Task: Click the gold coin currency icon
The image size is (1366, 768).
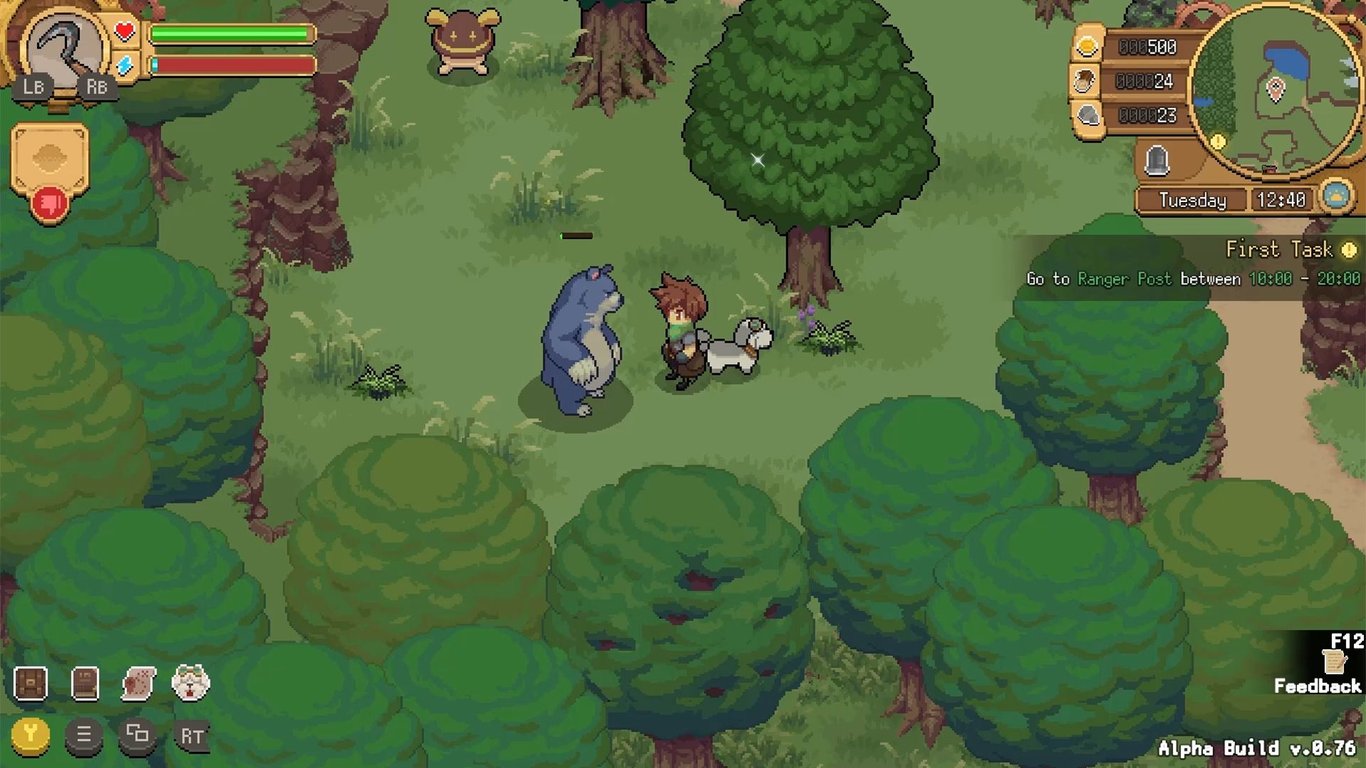Action: (1088, 45)
